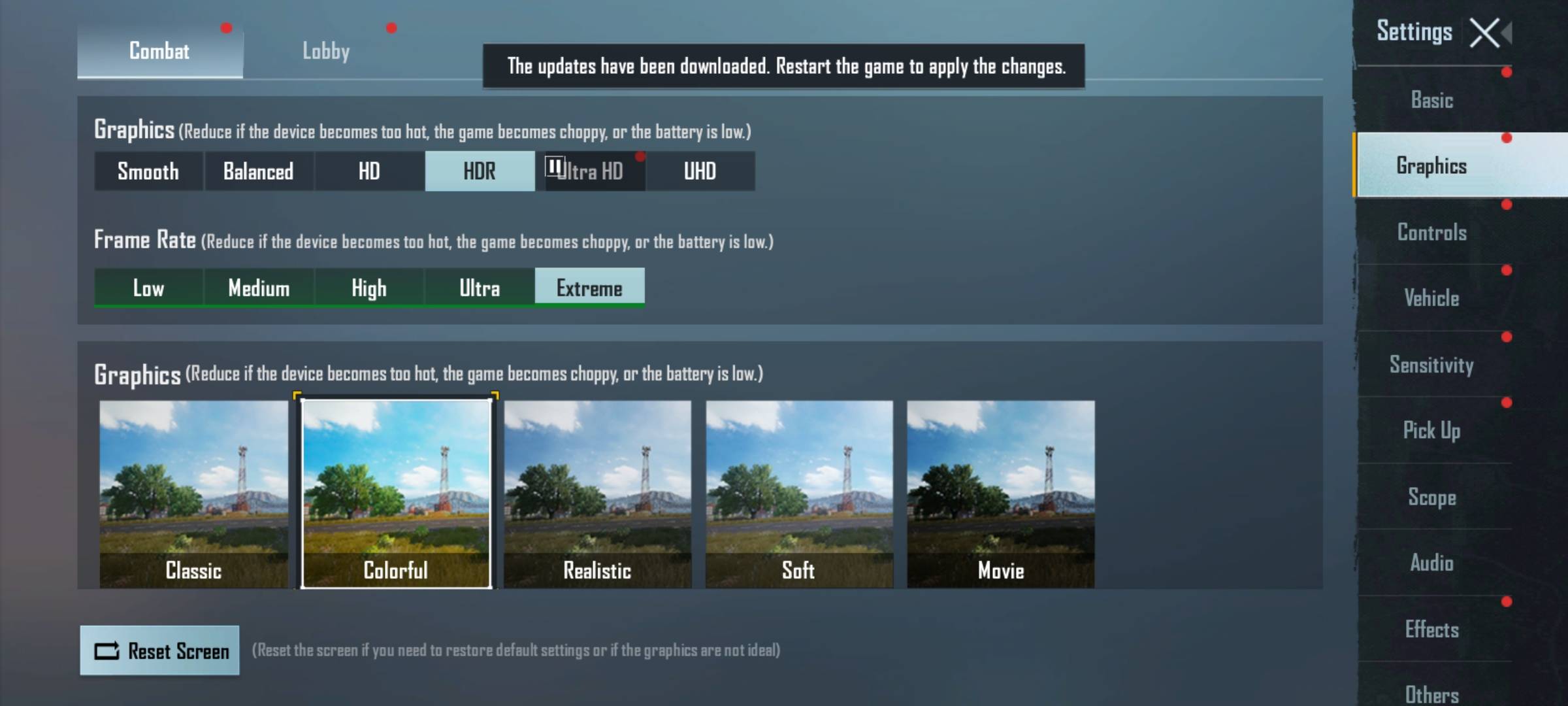Choose Medium frame rate
Viewport: 1568px width, 706px height.
[x=259, y=288]
